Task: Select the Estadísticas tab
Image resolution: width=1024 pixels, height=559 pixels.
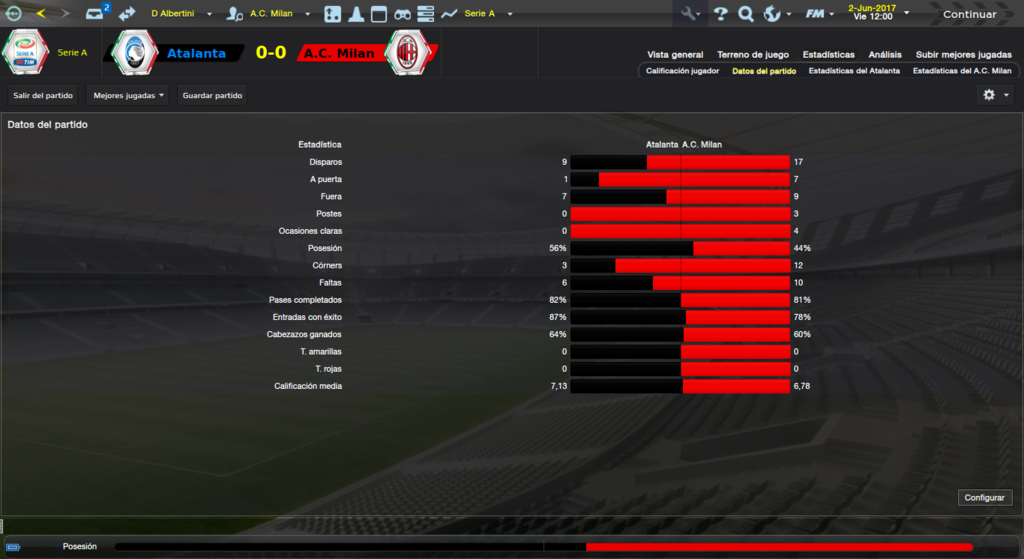Action: [828, 55]
